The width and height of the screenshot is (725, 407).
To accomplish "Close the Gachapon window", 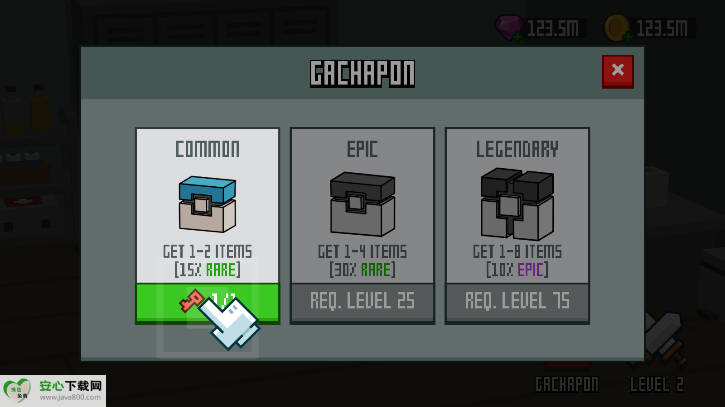I will click(x=617, y=70).
